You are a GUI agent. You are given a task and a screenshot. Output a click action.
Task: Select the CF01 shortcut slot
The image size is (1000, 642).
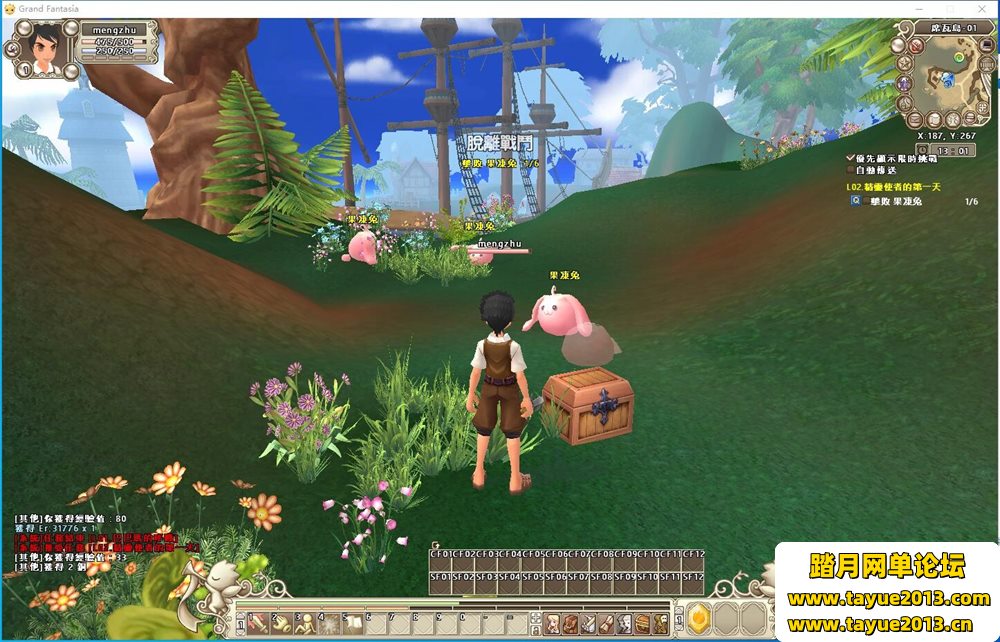(x=440, y=553)
